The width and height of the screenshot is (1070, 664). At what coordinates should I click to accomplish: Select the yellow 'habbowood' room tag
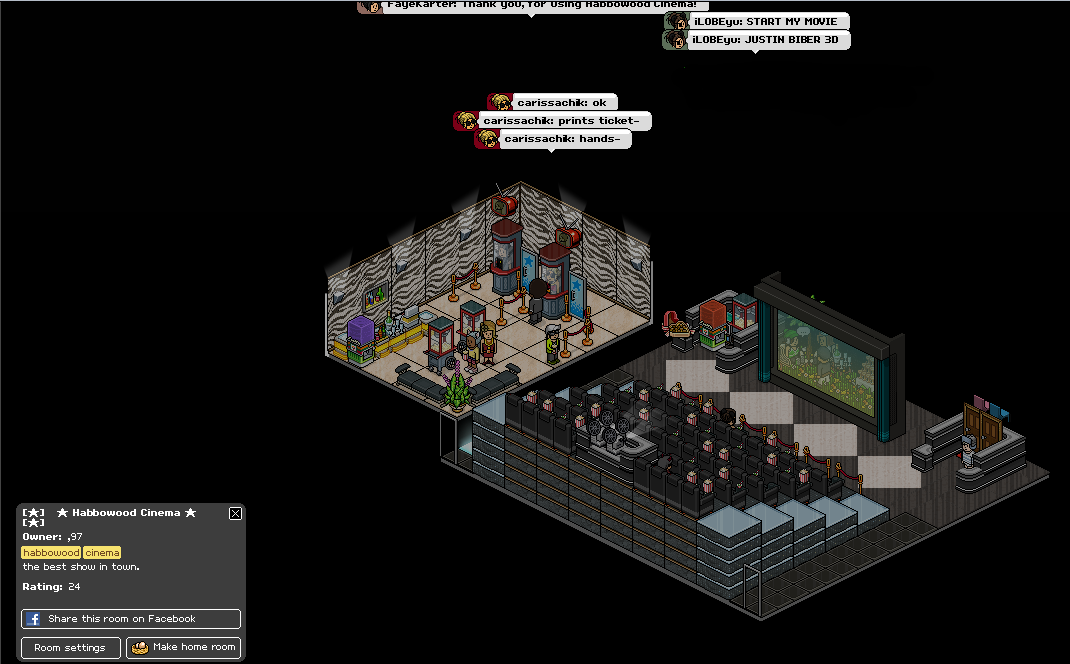point(51,553)
